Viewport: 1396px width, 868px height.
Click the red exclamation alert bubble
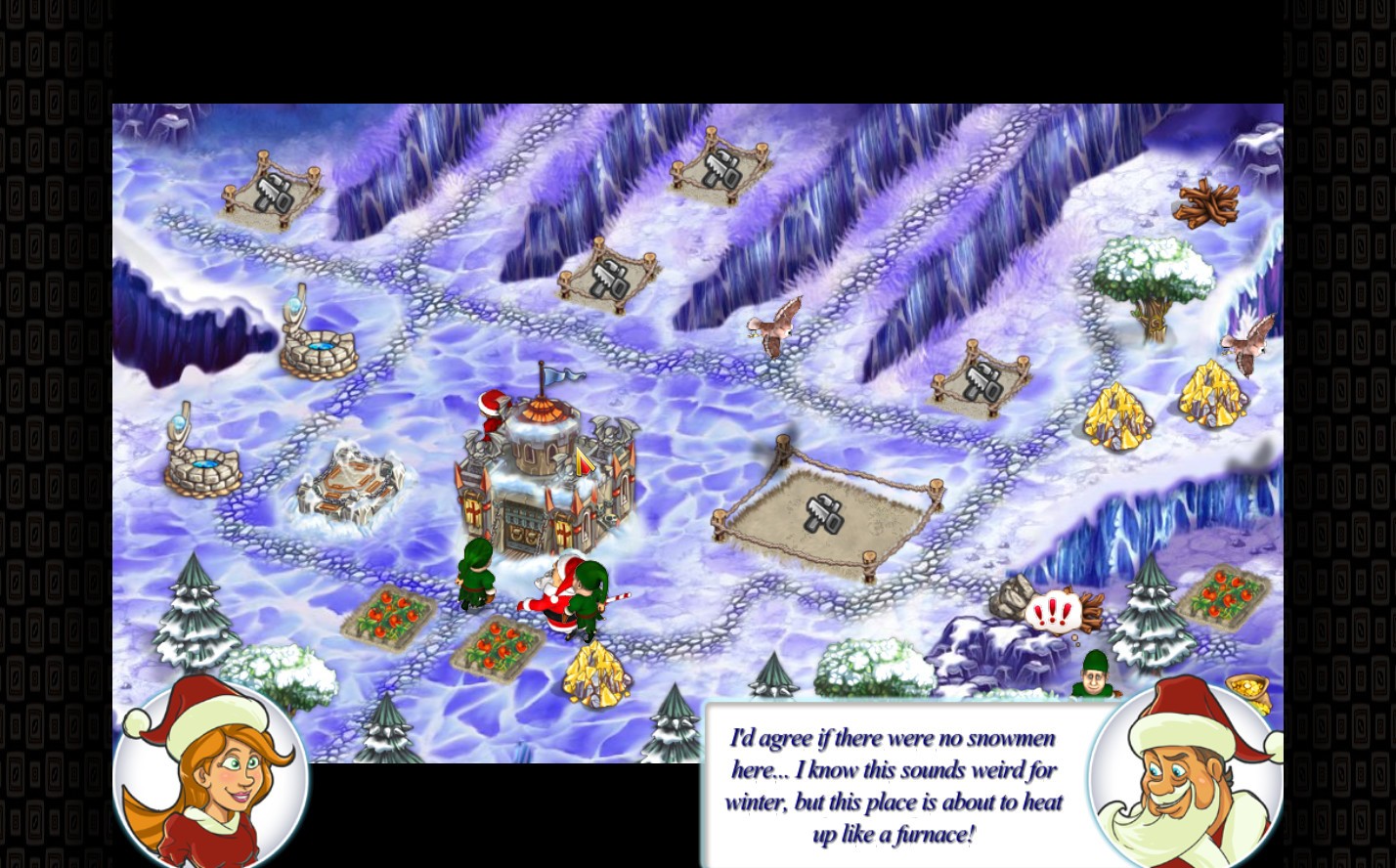[1052, 614]
